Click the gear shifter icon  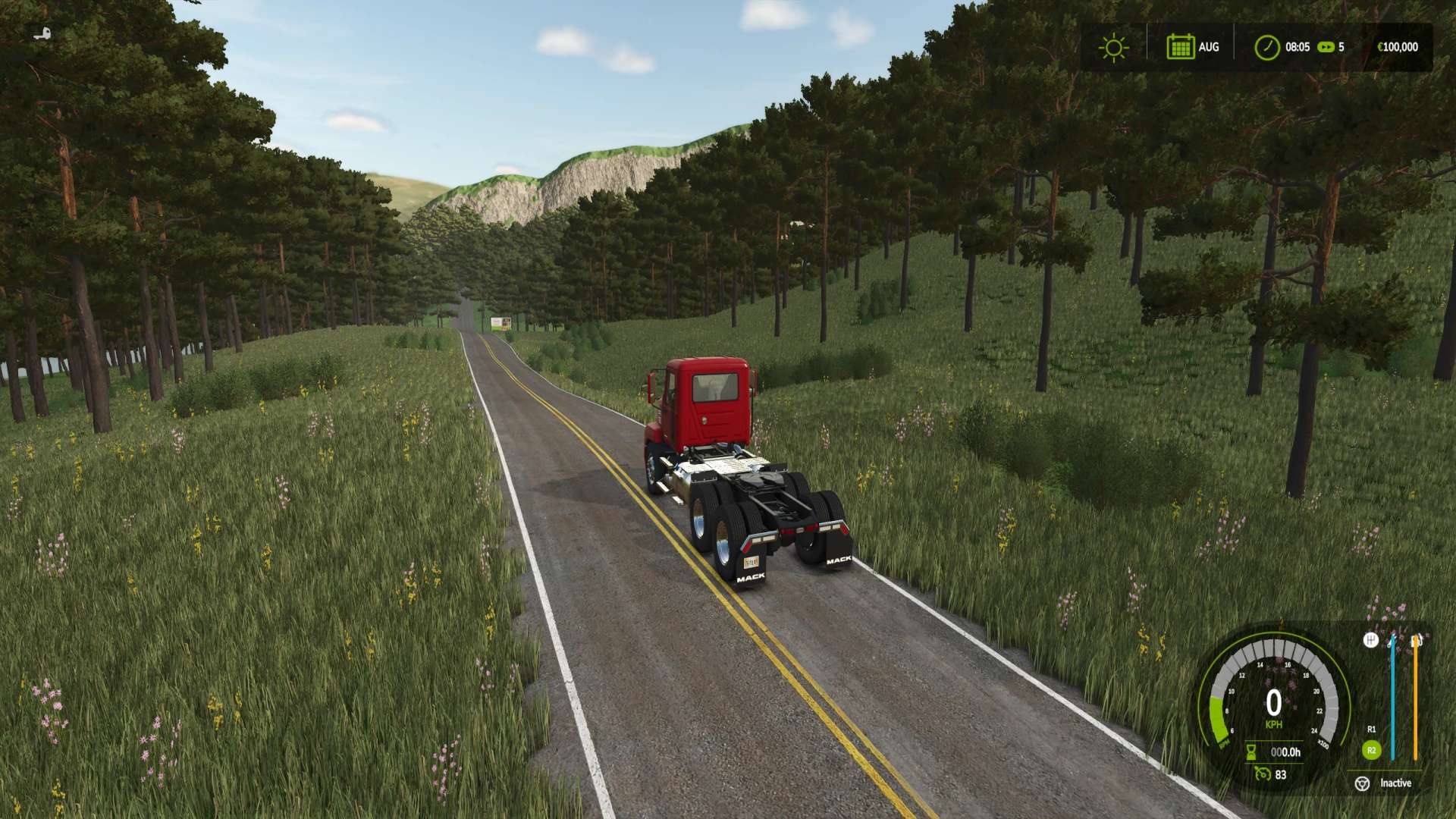(1370, 641)
